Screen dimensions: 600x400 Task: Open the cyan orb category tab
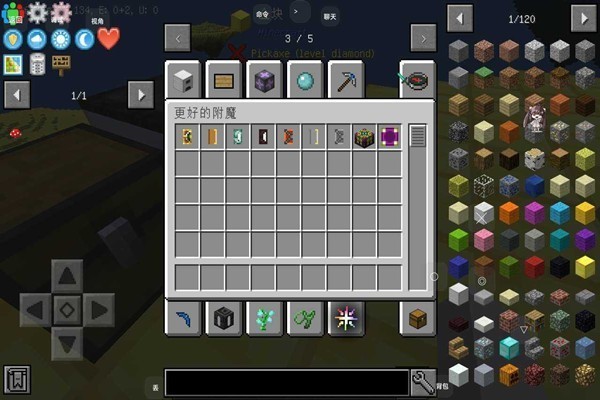click(x=303, y=80)
